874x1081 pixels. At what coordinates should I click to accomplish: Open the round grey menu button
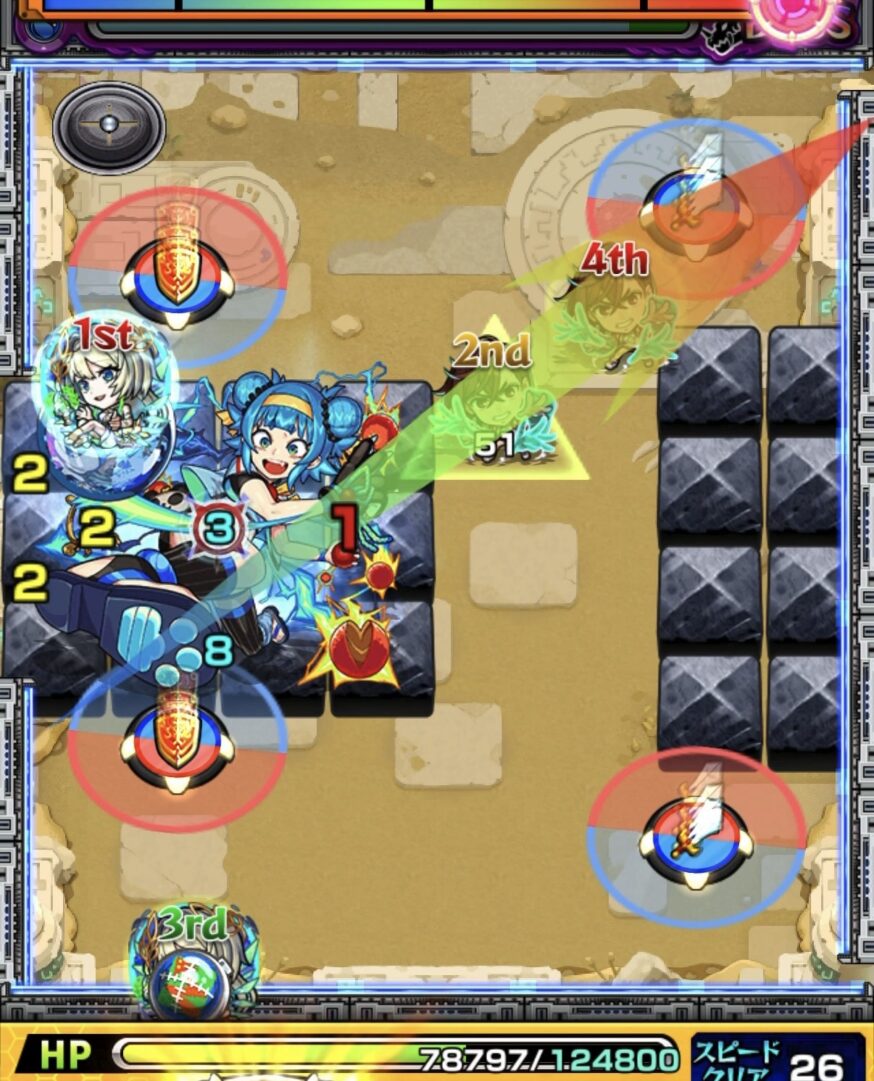click(x=109, y=127)
